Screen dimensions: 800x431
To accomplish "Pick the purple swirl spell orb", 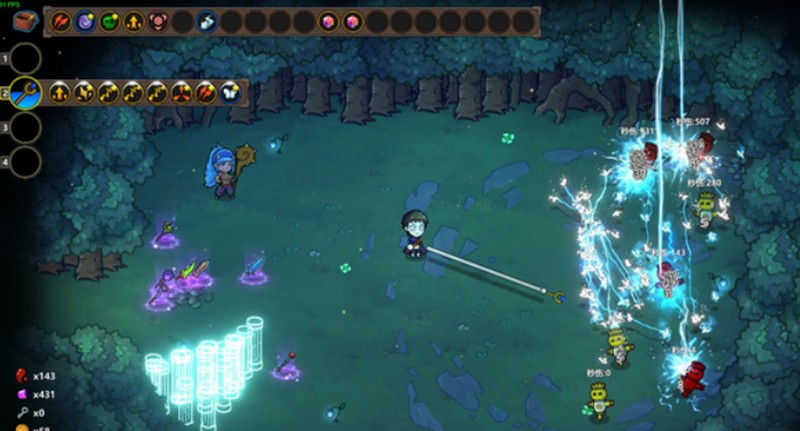I will click(x=85, y=21).
